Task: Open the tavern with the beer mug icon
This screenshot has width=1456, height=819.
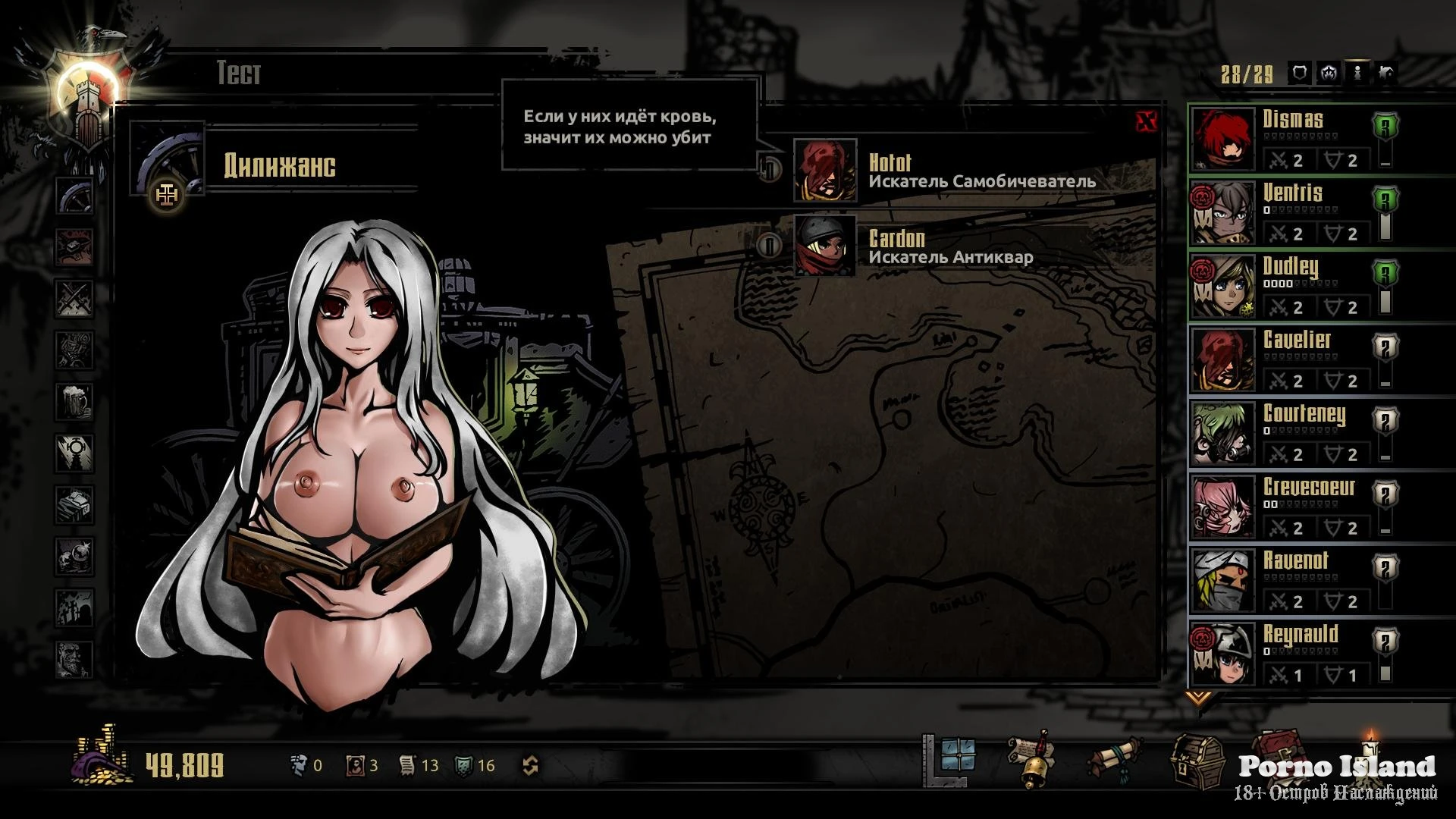Action: pos(75,400)
